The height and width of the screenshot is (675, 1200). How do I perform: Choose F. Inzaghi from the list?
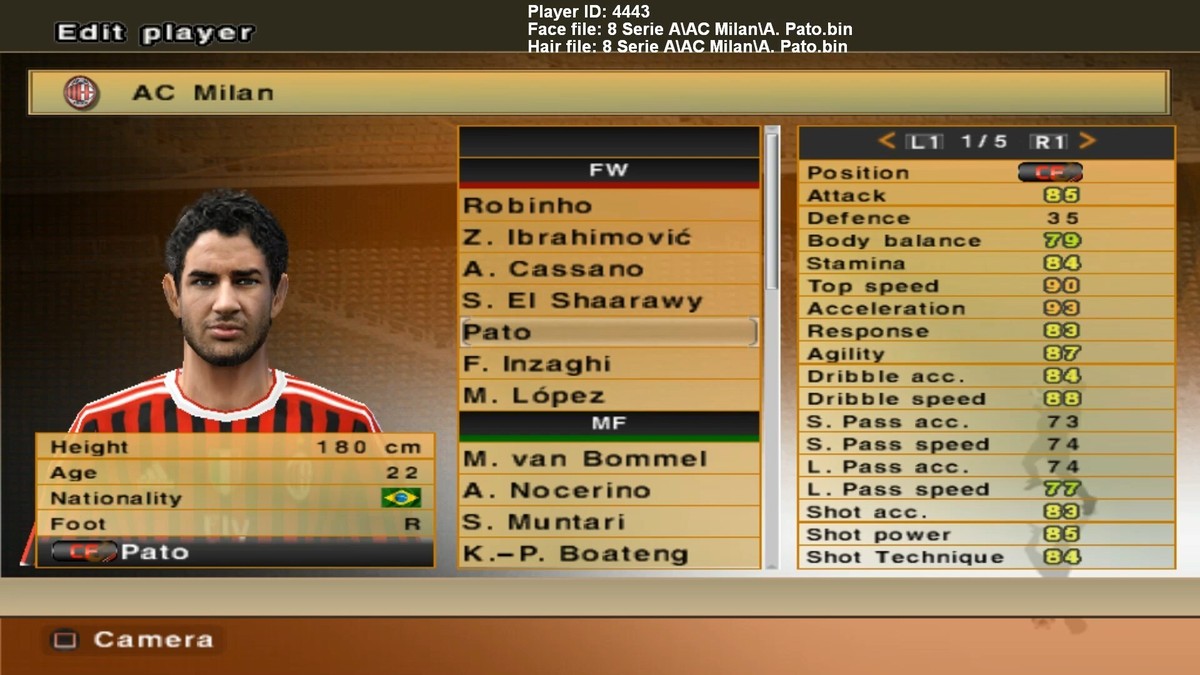(608, 364)
